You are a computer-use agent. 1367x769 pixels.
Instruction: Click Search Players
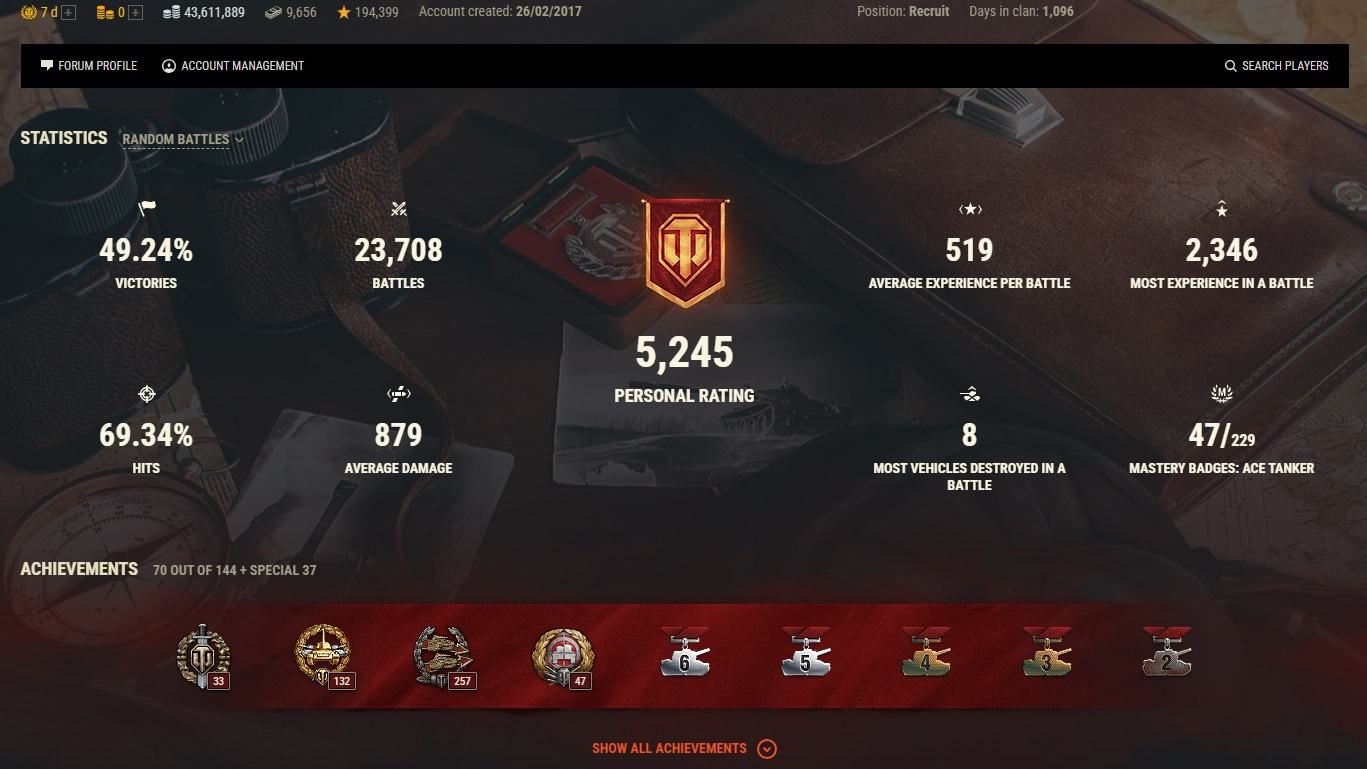[x=1276, y=65]
